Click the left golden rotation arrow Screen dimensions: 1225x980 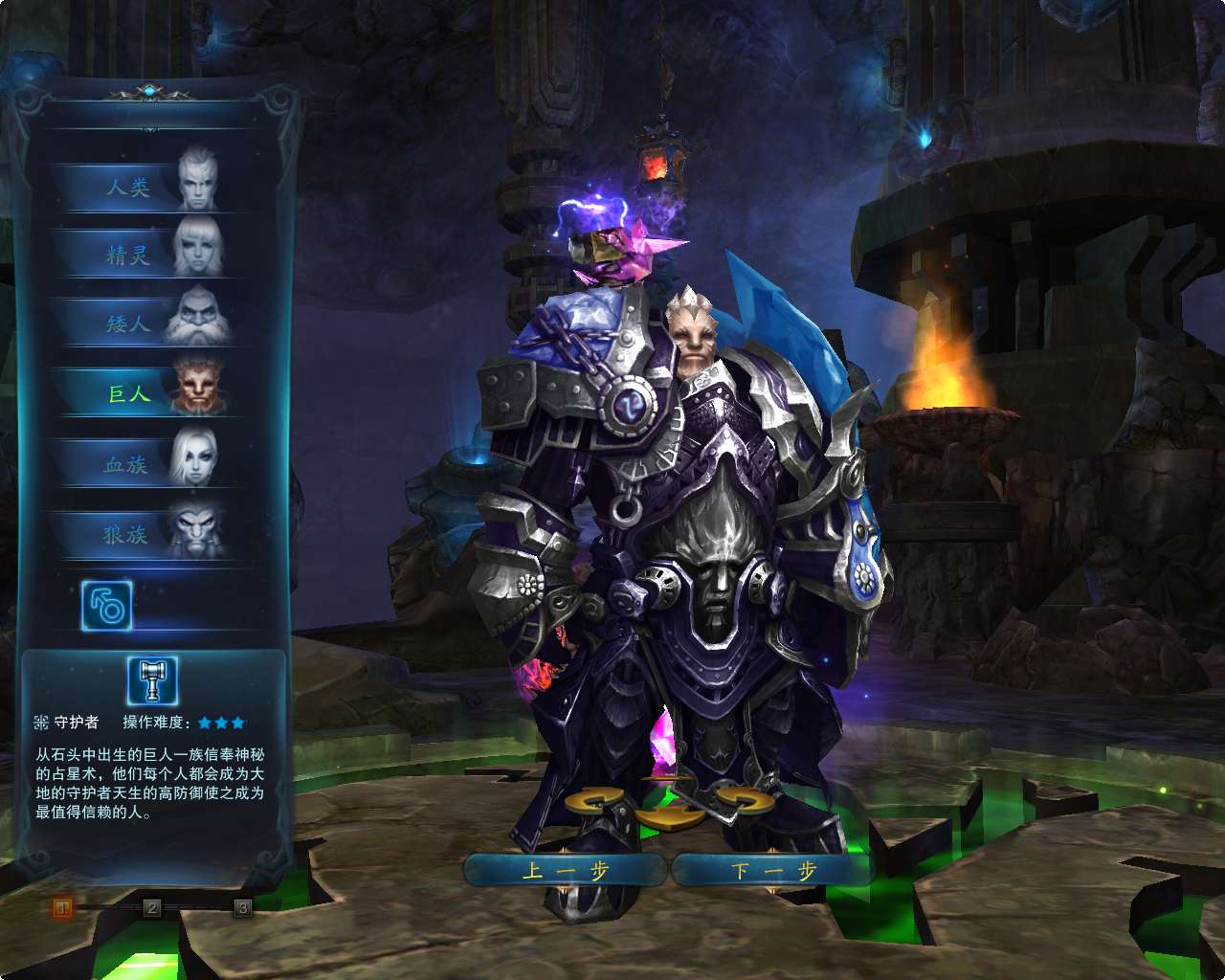pos(594,800)
